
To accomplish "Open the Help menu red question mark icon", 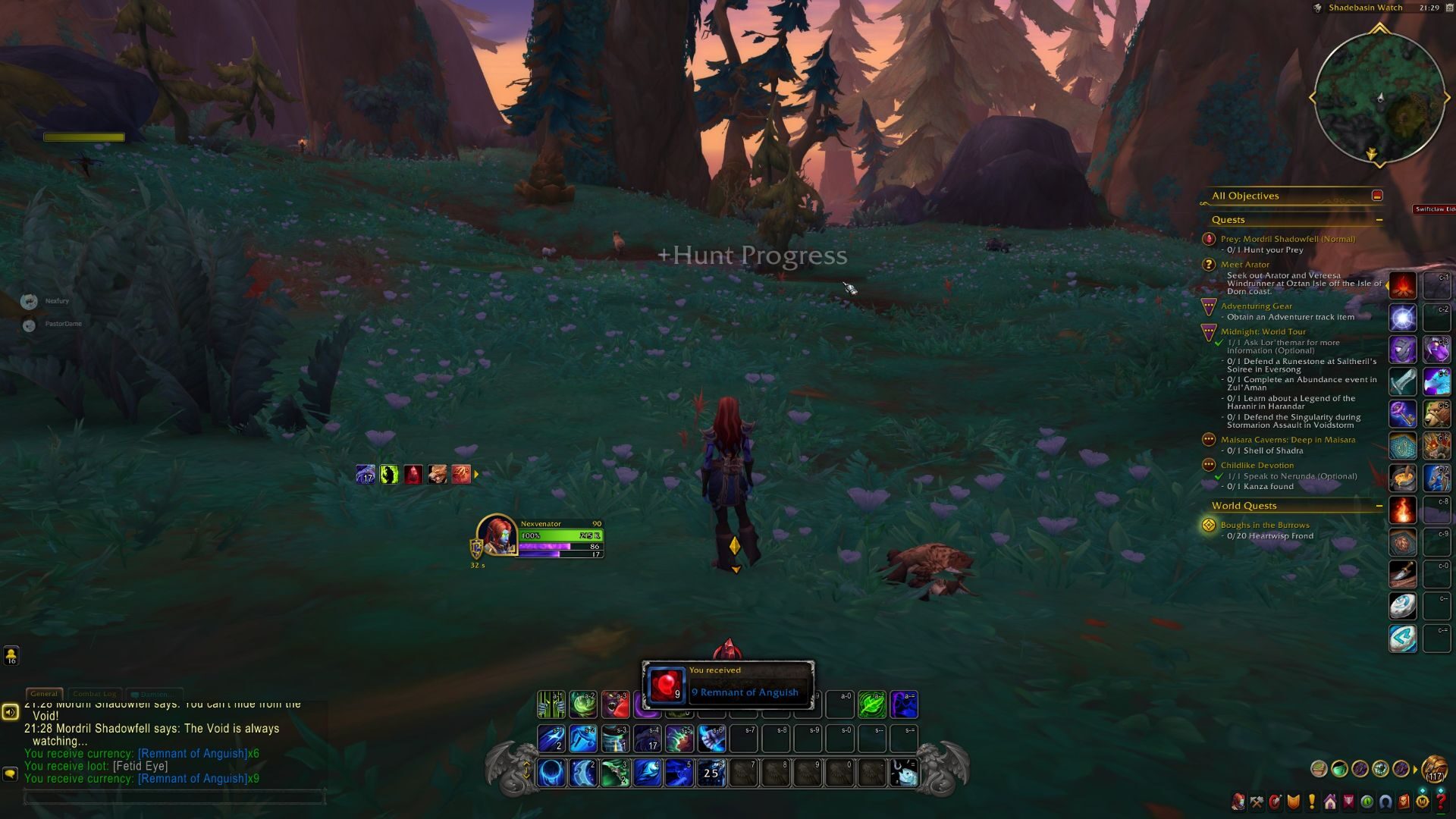I will click(1441, 802).
